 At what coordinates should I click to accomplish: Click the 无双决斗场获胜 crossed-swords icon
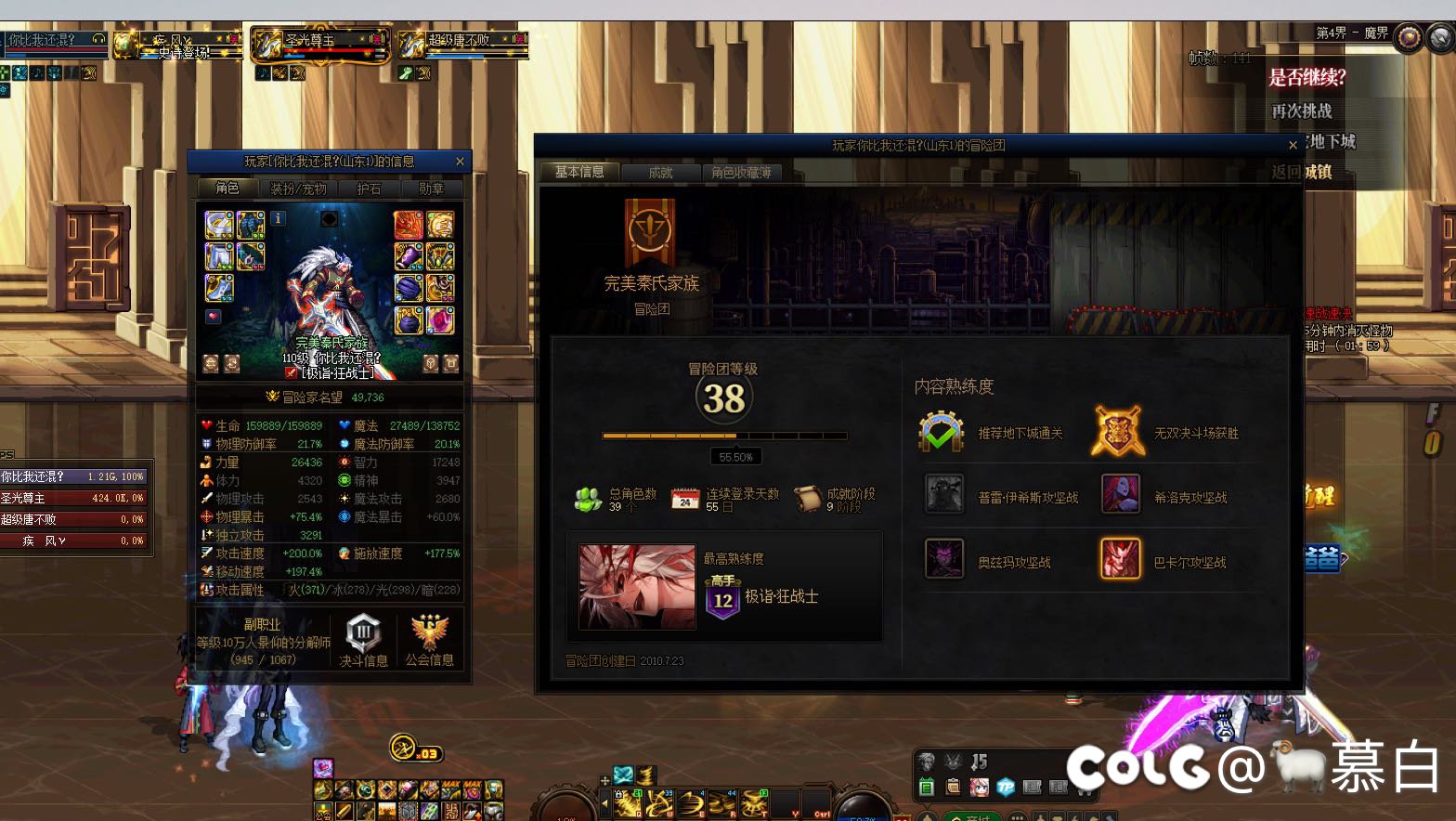pyautogui.click(x=1117, y=431)
